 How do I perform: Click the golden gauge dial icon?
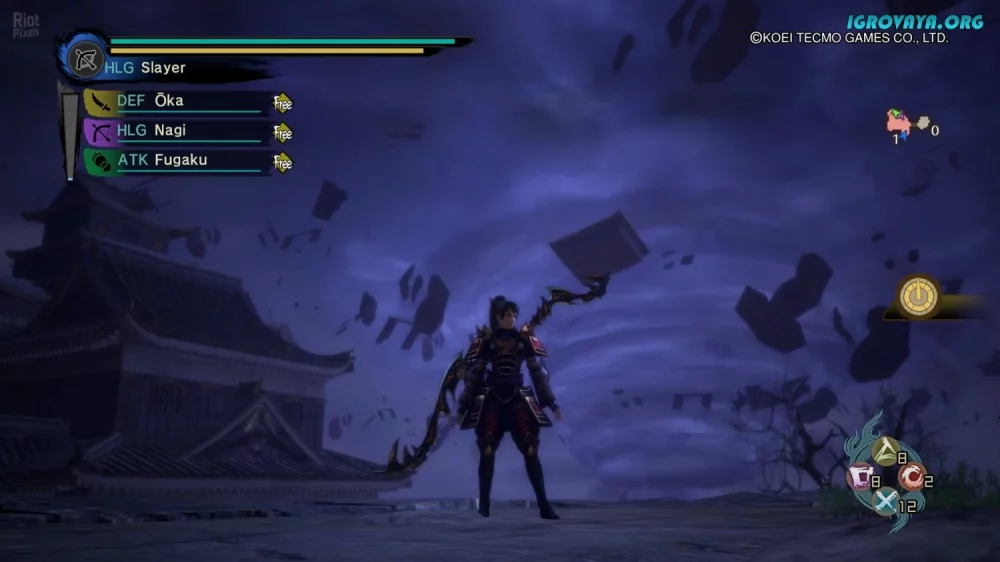tap(918, 297)
